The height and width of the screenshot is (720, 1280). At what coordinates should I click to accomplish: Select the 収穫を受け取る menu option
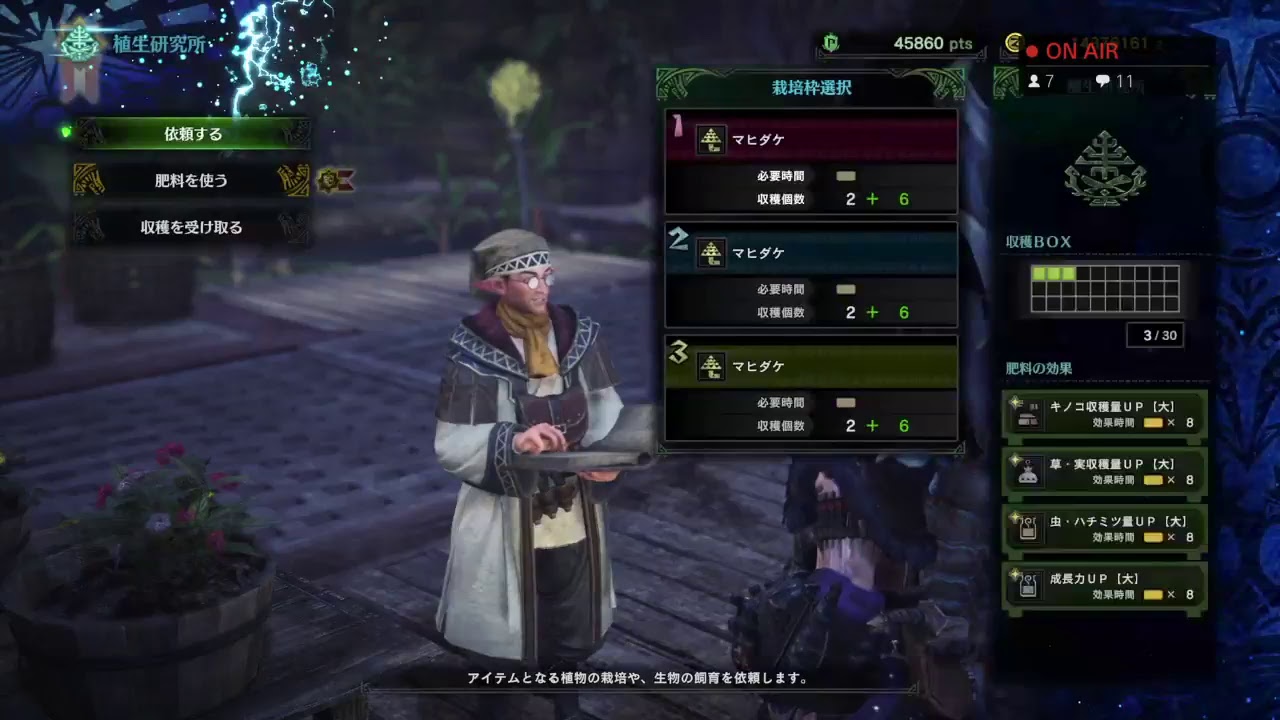(190, 227)
